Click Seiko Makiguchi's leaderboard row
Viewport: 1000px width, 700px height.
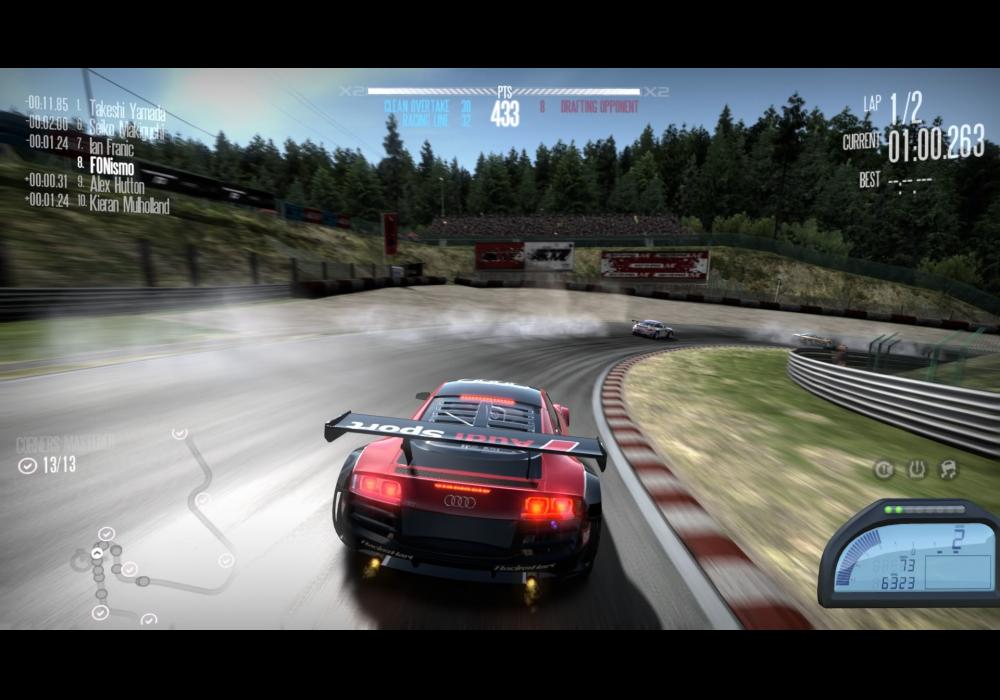pyautogui.click(x=126, y=127)
